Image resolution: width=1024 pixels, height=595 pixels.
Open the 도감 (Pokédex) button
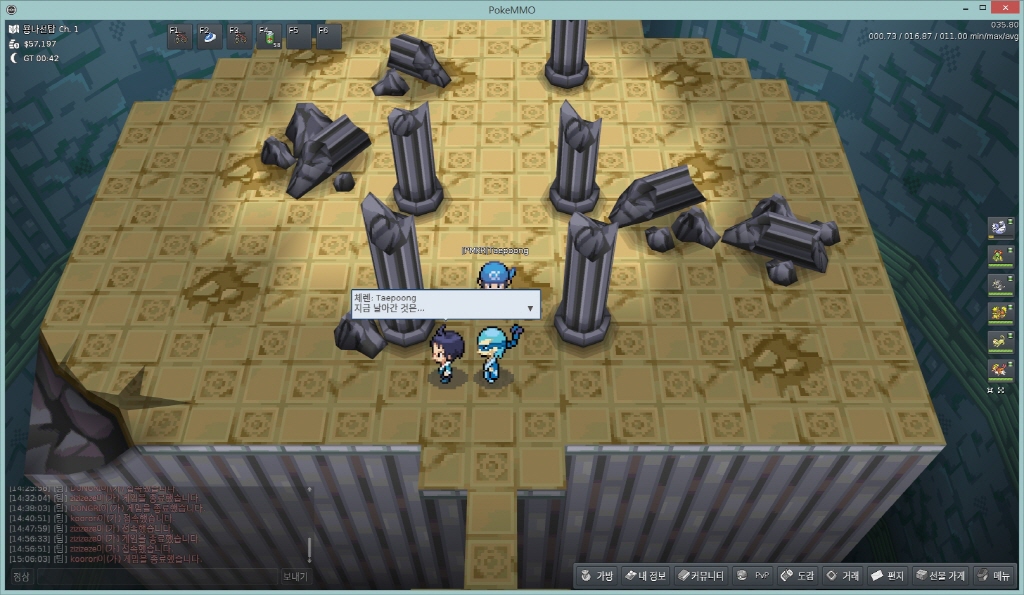797,576
